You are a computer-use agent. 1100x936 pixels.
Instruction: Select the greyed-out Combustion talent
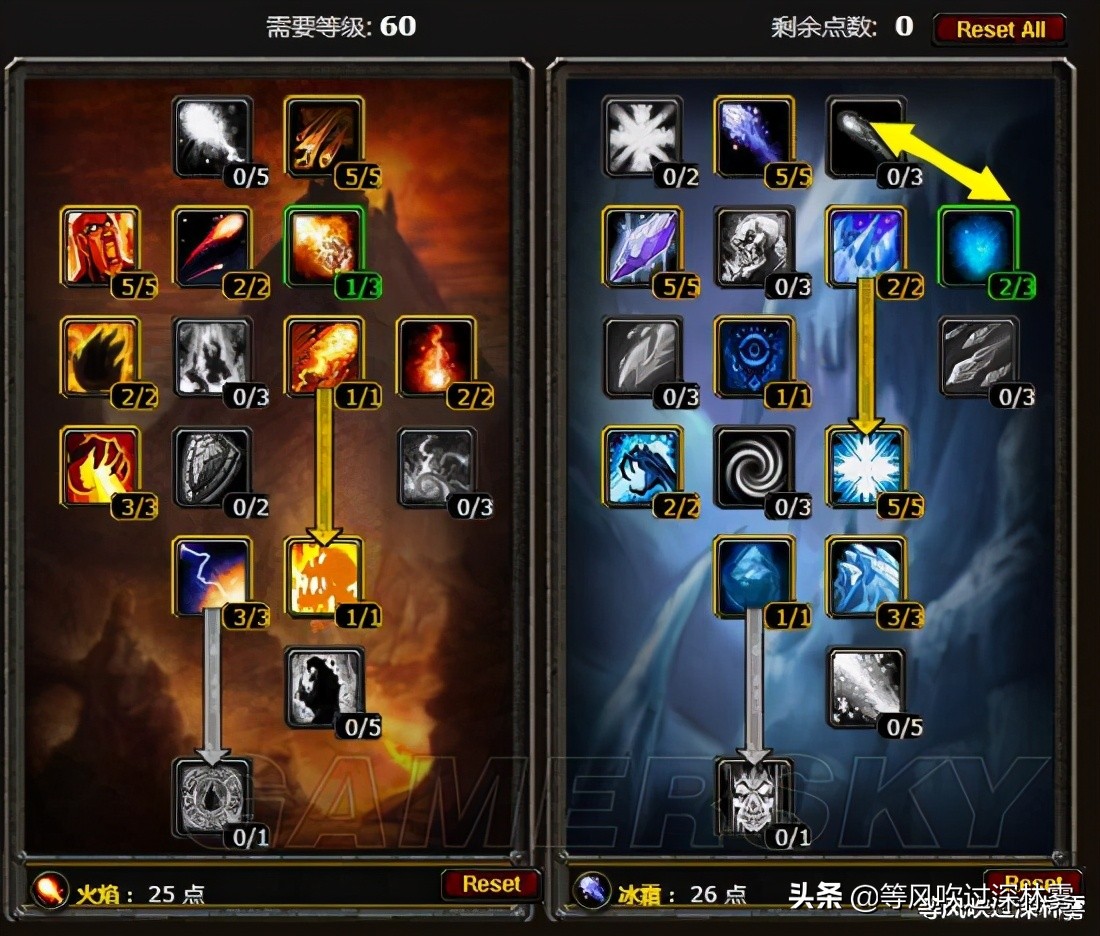(x=210, y=796)
